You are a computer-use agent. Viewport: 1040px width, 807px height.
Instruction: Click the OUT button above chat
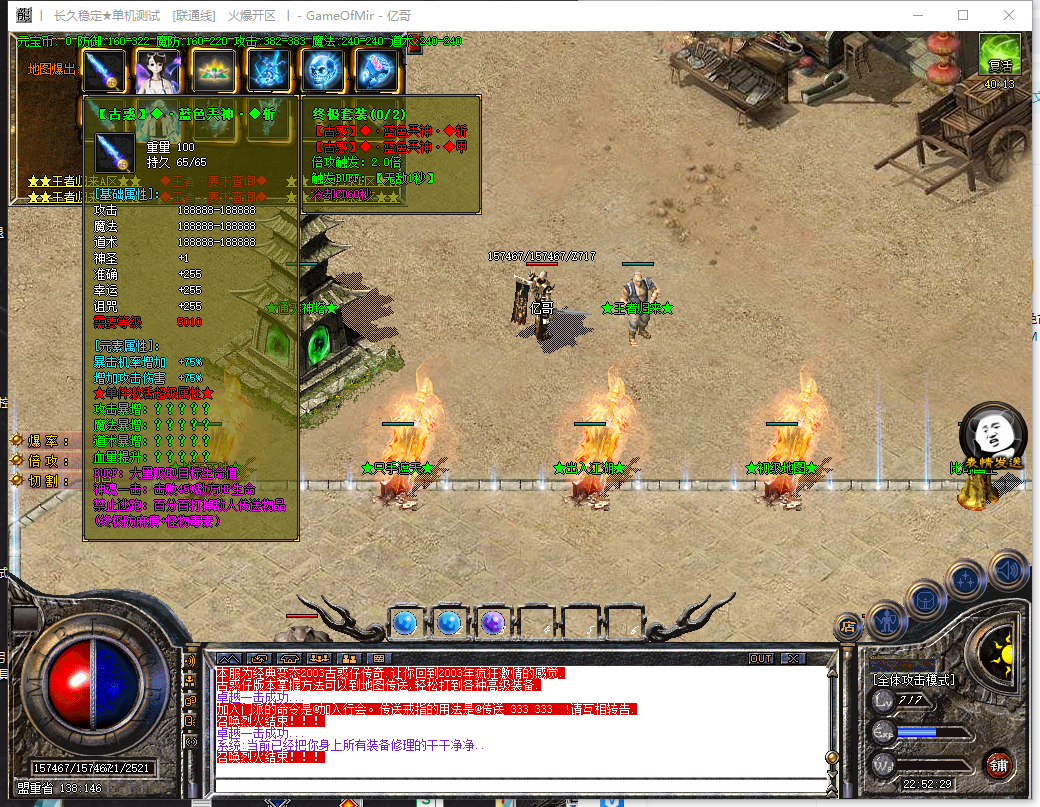(x=761, y=659)
